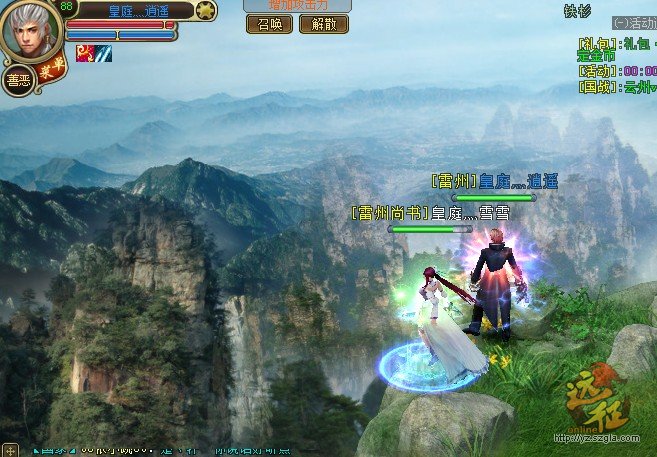Click the cross-arrow icon in the bottom corner
The height and width of the screenshot is (457, 657).
pyautogui.click(x=10, y=449)
